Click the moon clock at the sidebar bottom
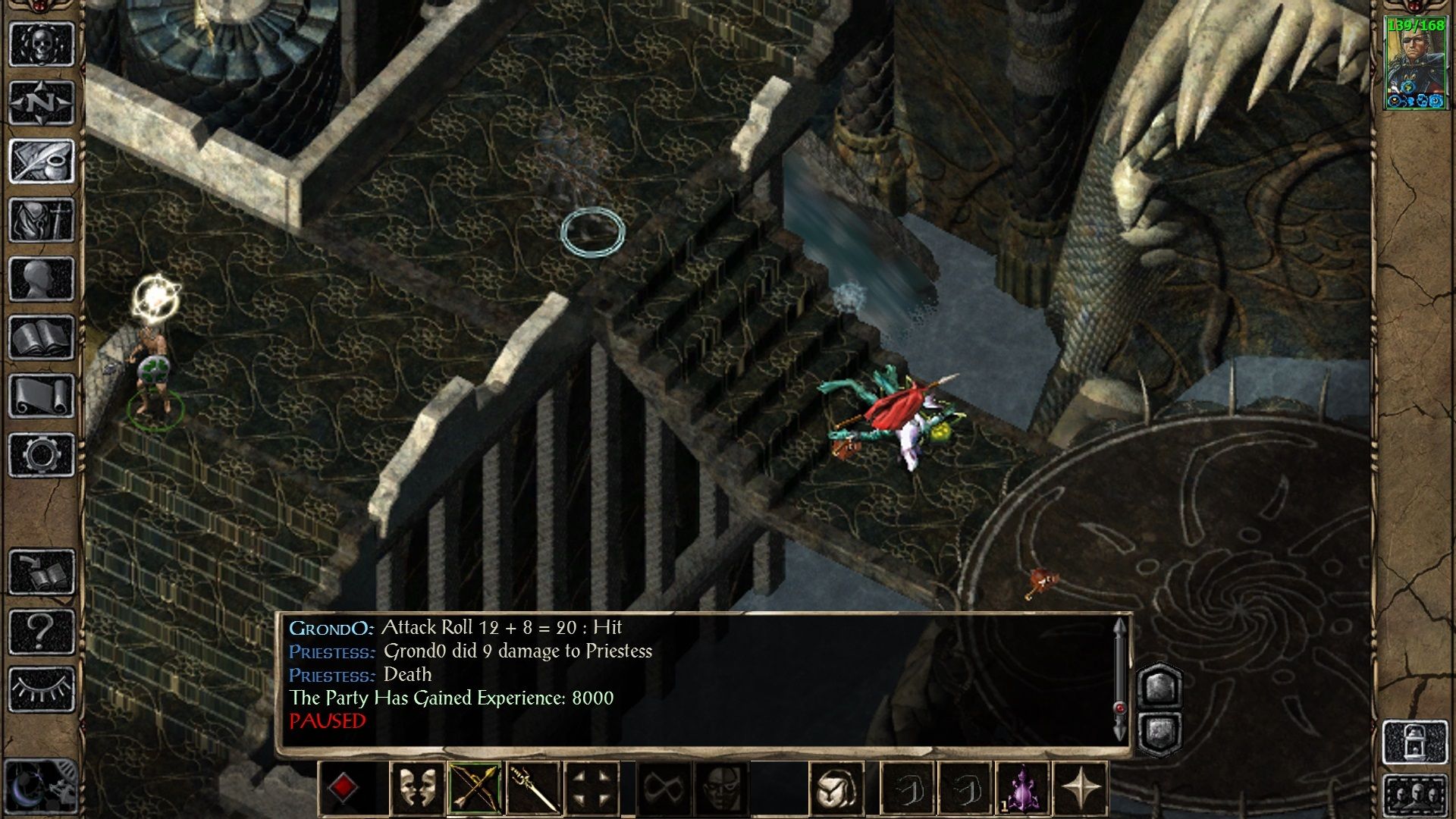This screenshot has width=1456, height=819. tap(38, 787)
